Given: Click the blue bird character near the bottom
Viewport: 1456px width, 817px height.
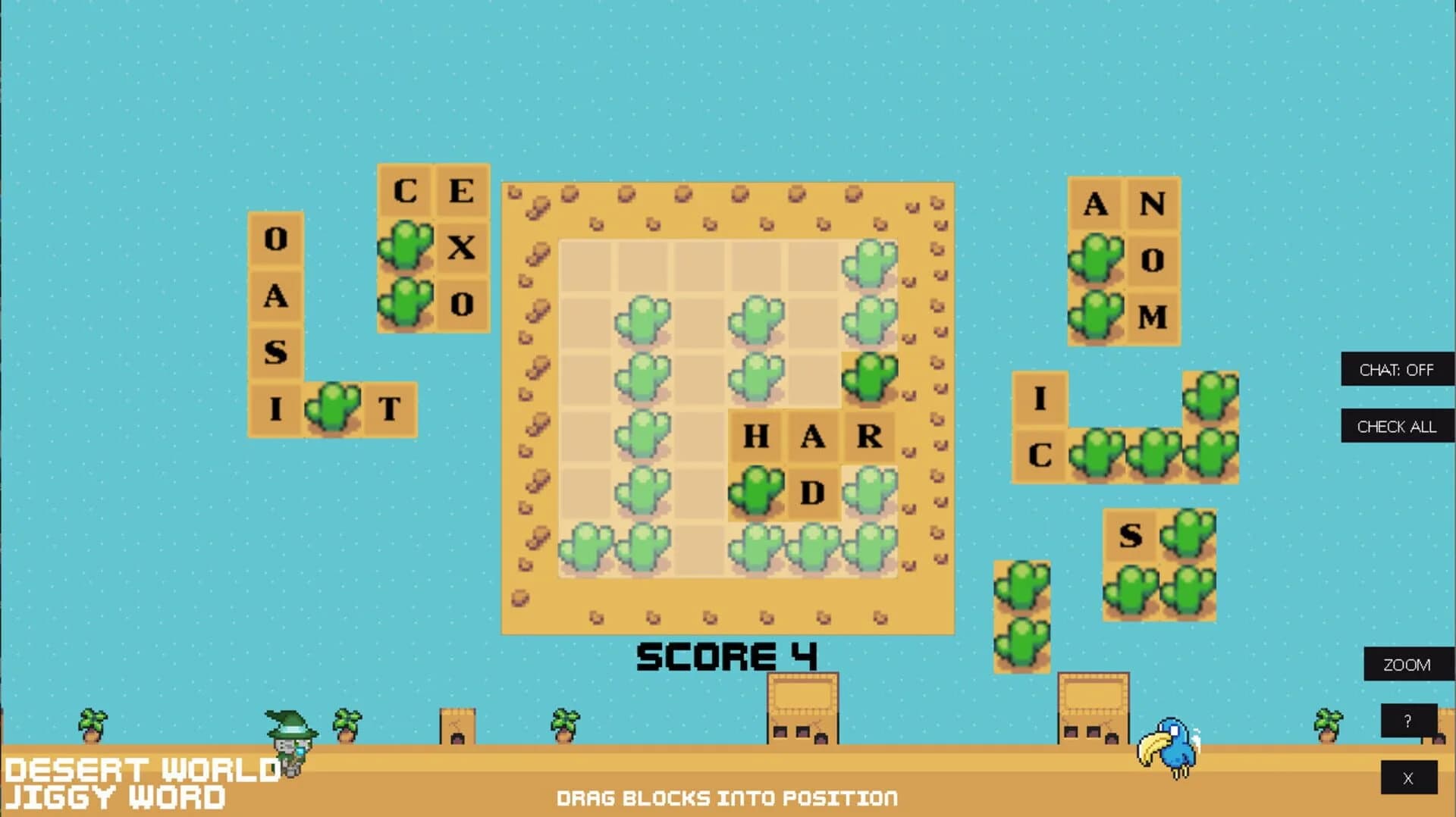Looking at the screenshot, I should click(x=1174, y=750).
